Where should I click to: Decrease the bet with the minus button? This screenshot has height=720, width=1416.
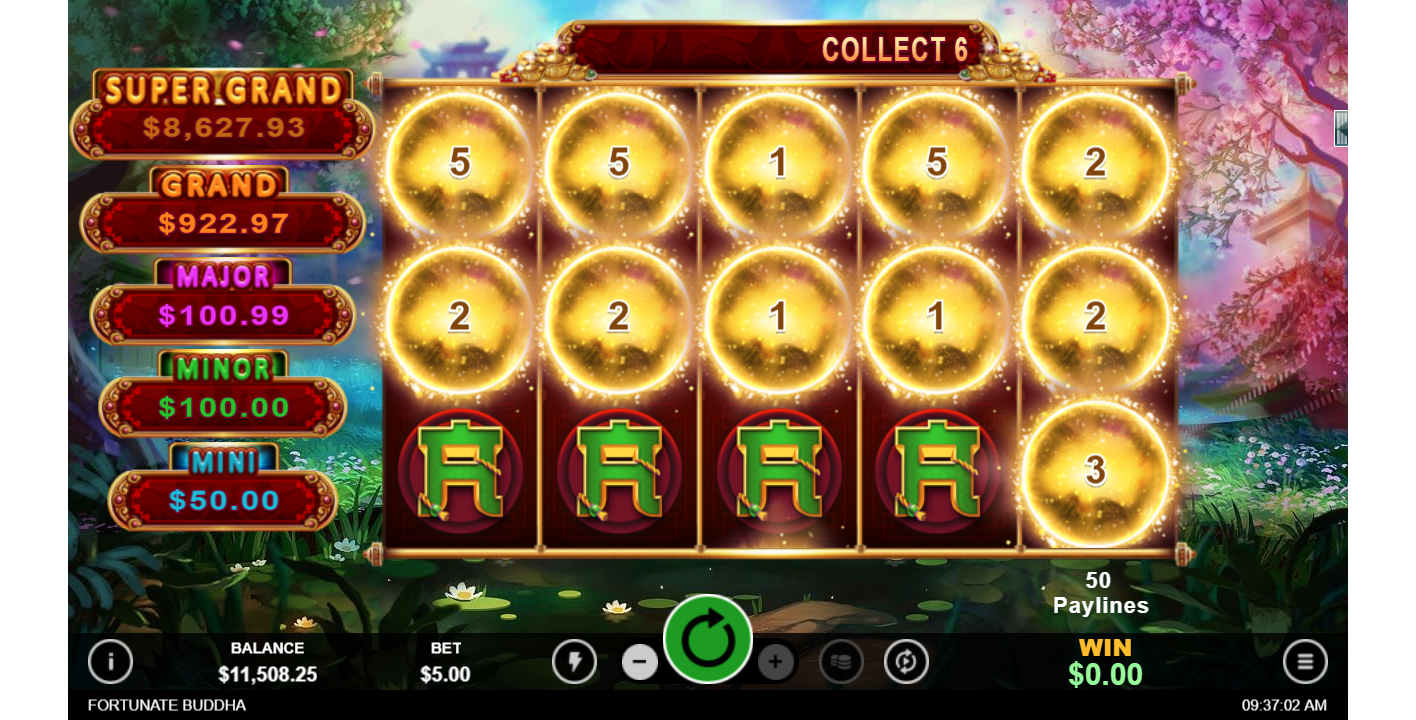(640, 661)
